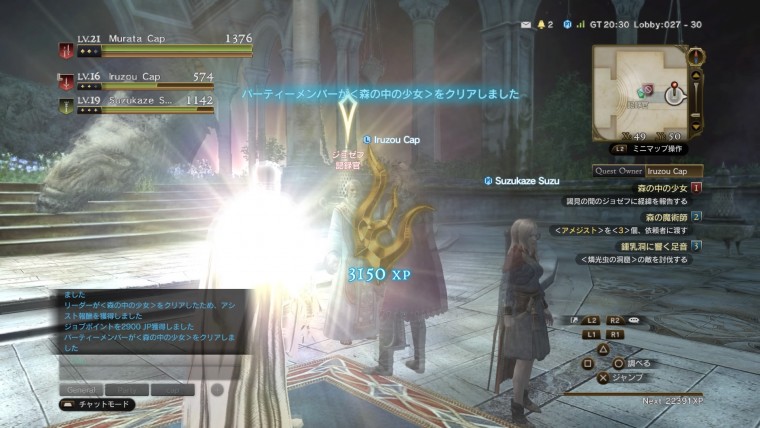Click the chat mode (チャットモード) button
Image resolution: width=760 pixels, height=428 pixels.
click(100, 405)
